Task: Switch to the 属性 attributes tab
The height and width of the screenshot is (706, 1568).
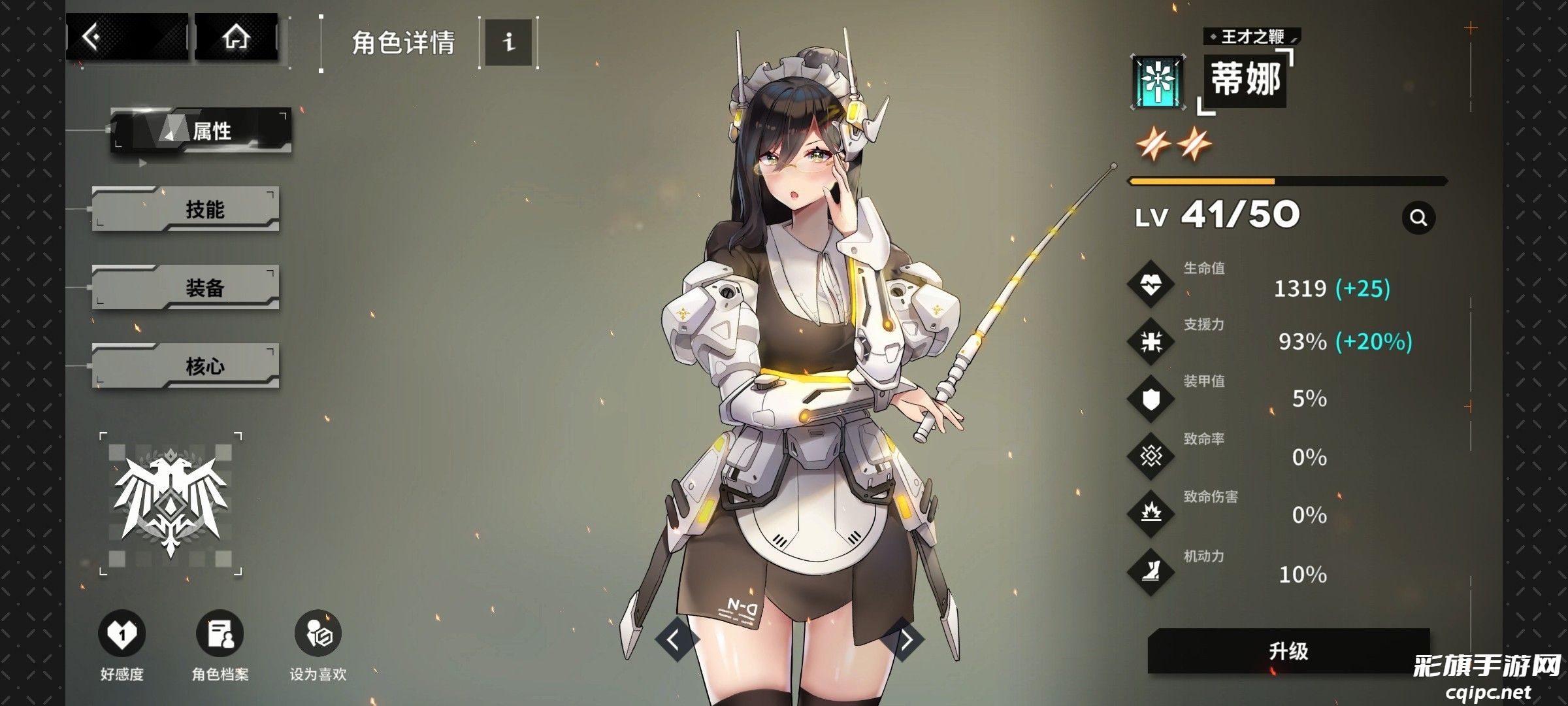Action: 201,130
